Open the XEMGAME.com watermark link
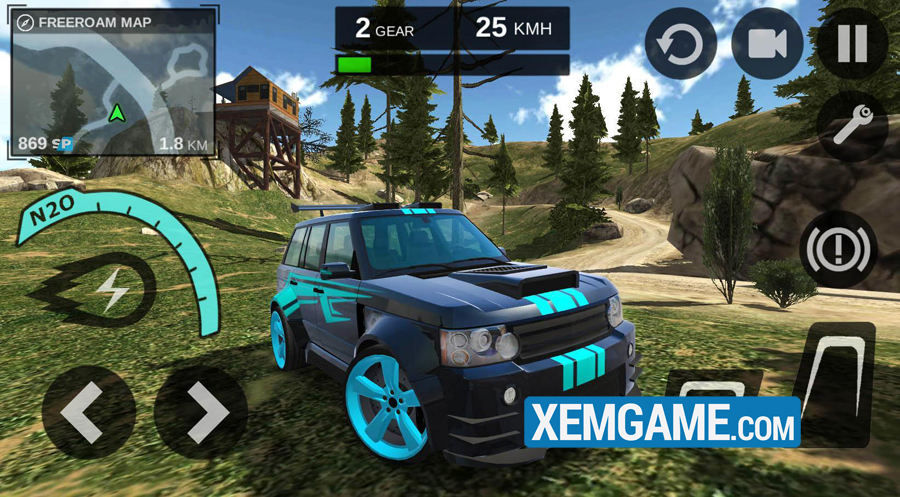 click(662, 422)
